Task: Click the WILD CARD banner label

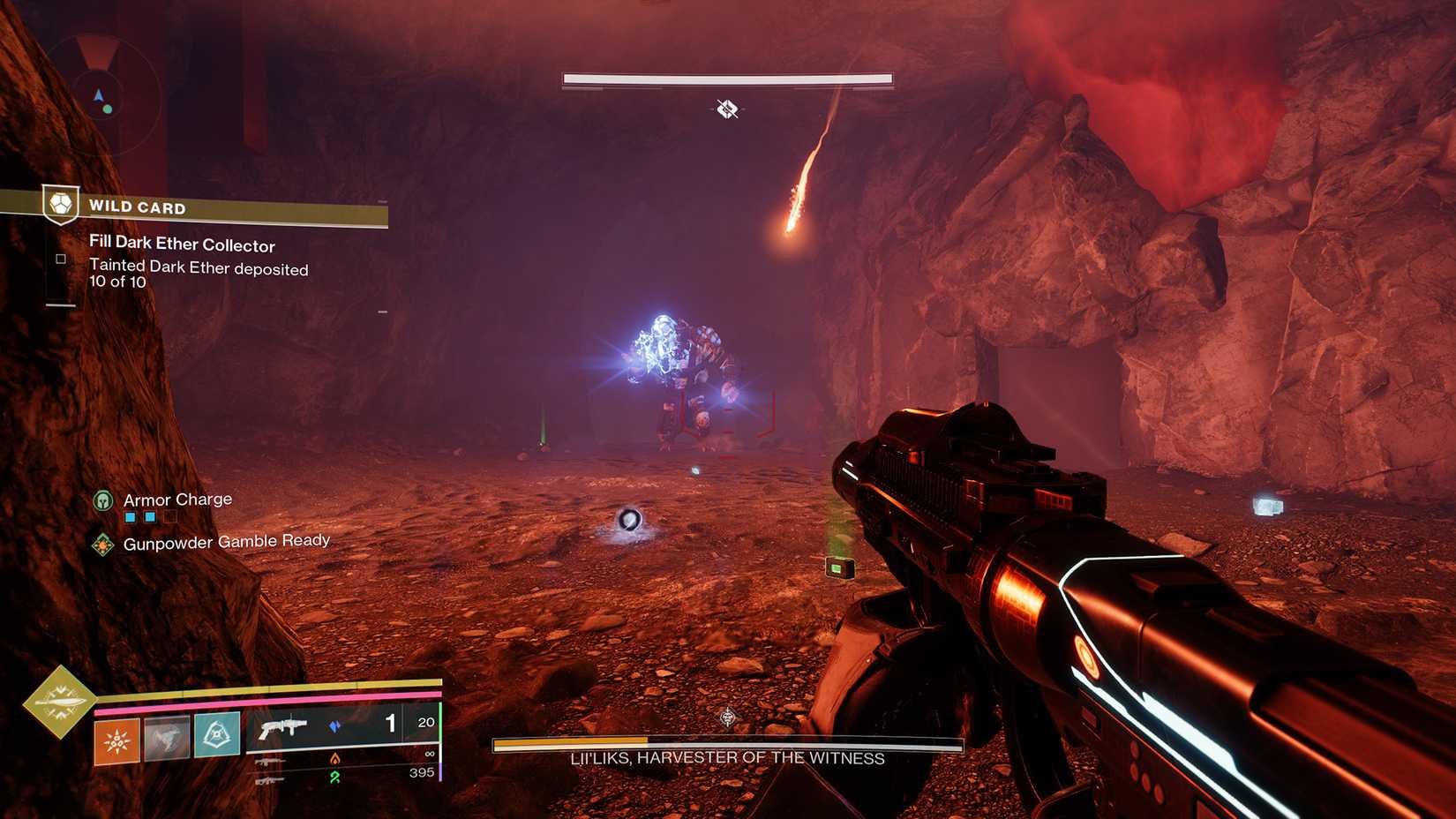Action: point(137,207)
